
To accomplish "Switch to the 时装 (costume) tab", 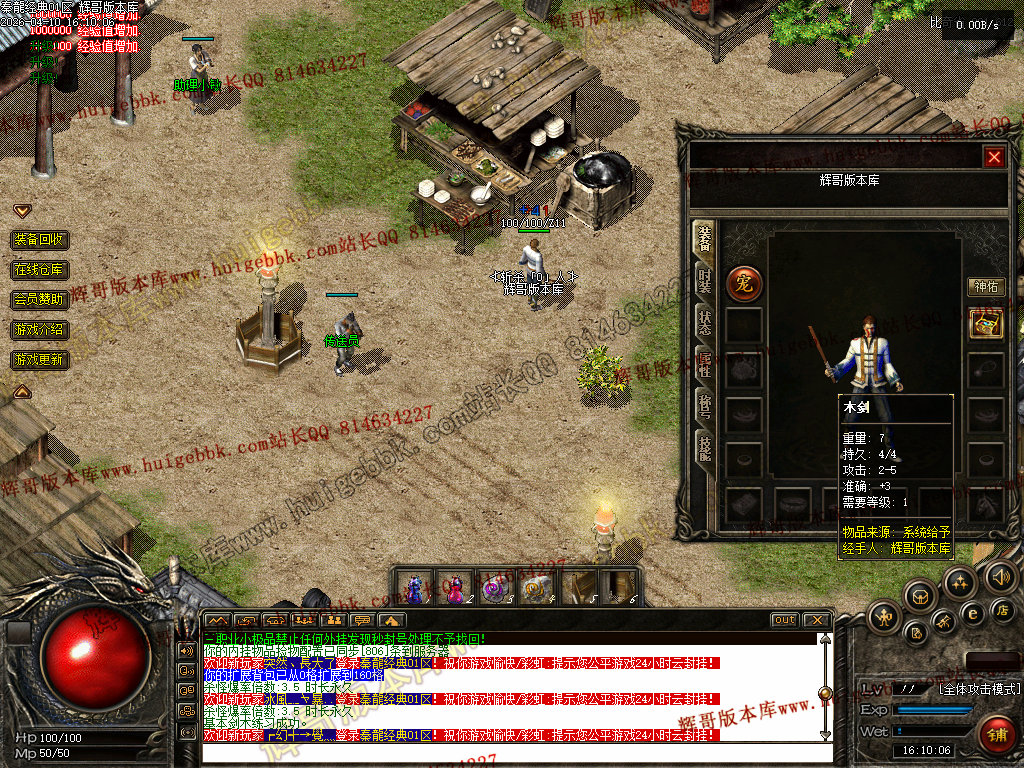I will (705, 281).
